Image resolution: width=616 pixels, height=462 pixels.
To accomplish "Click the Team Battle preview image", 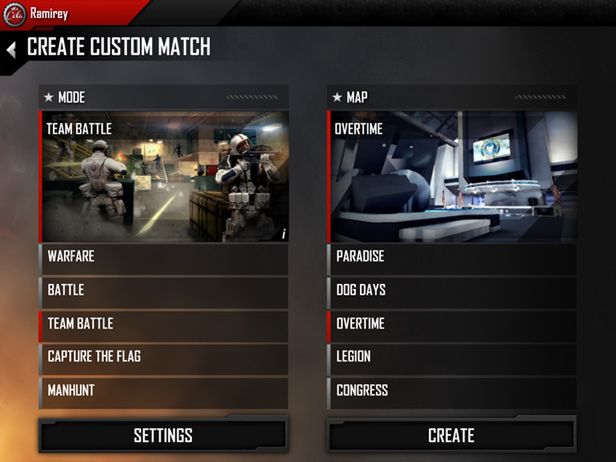I will [164, 178].
